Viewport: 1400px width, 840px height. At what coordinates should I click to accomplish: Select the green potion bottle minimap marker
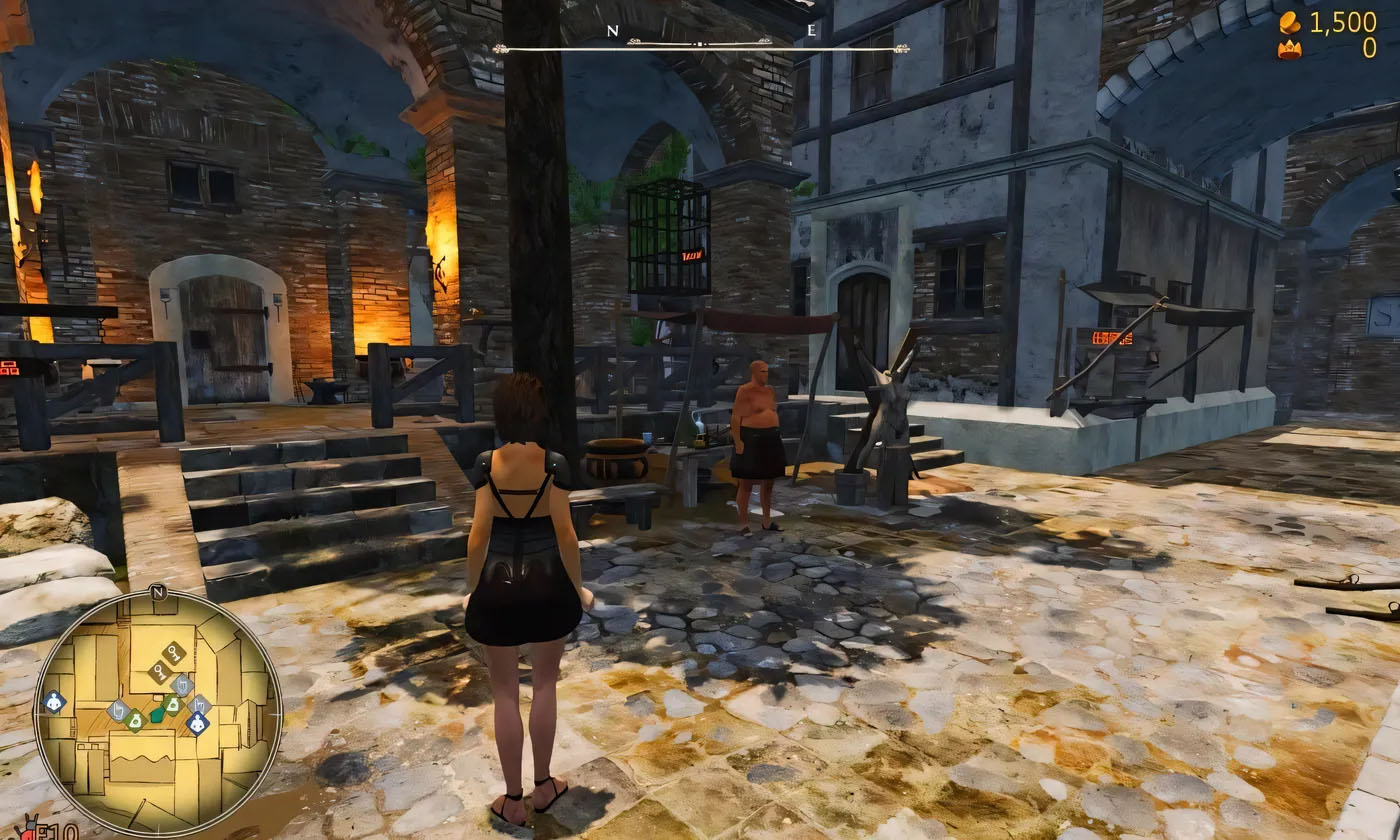[x=172, y=705]
